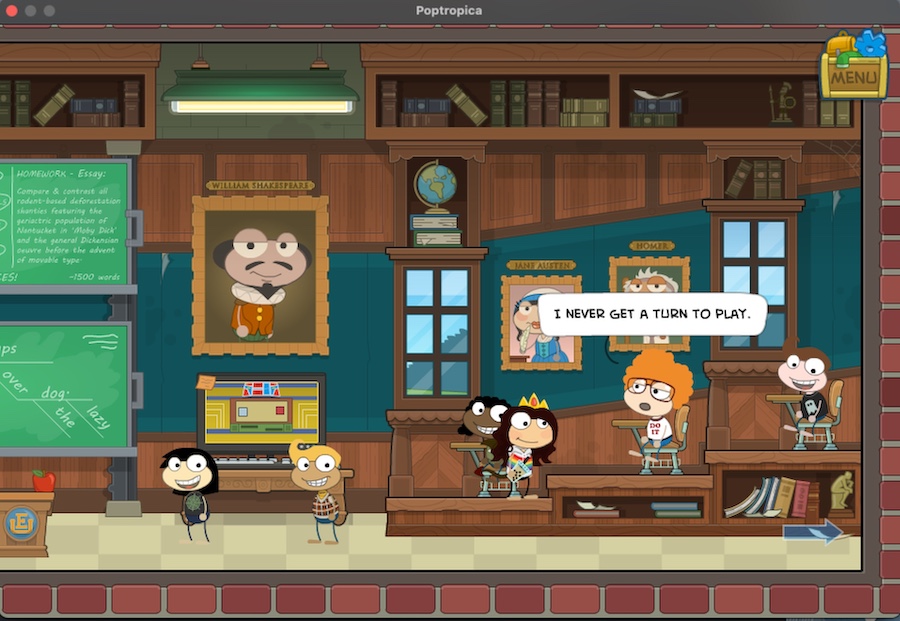This screenshot has width=900, height=621.
Task: Click the blue arrow to exit right
Action: tap(813, 531)
